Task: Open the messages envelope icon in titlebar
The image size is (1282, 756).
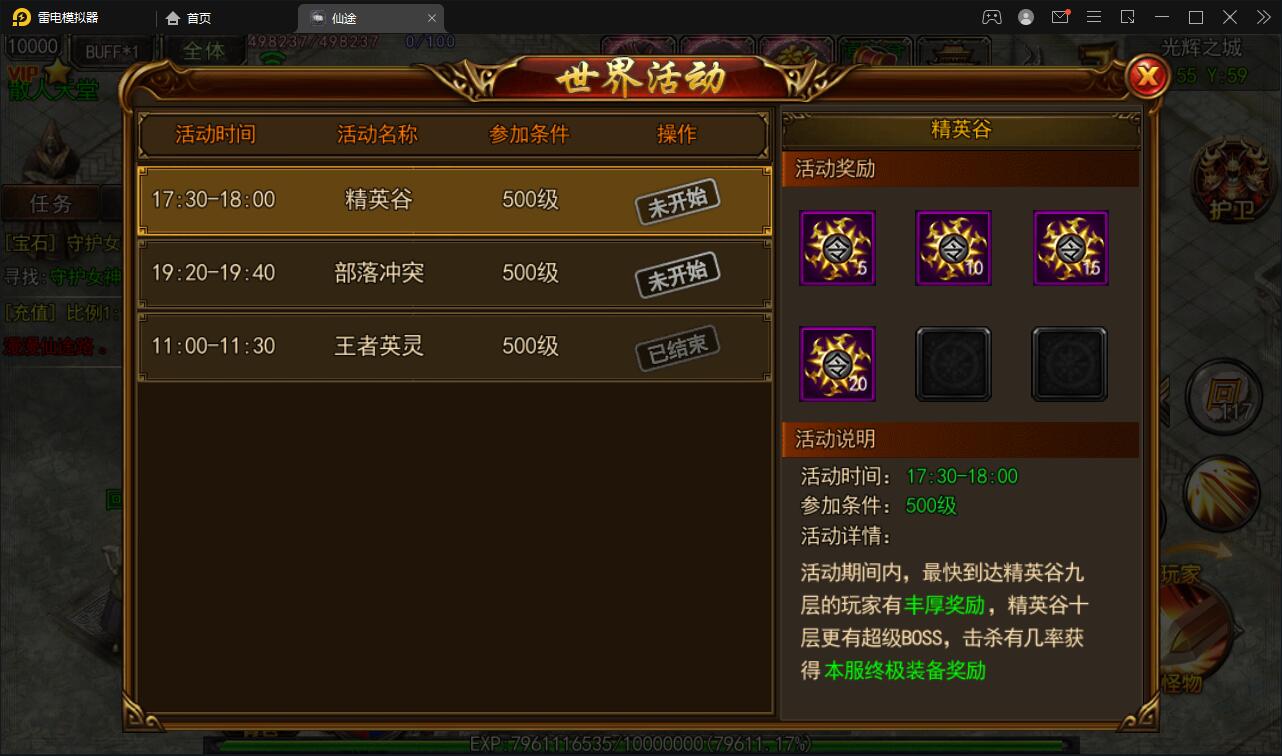Action: tap(1062, 17)
